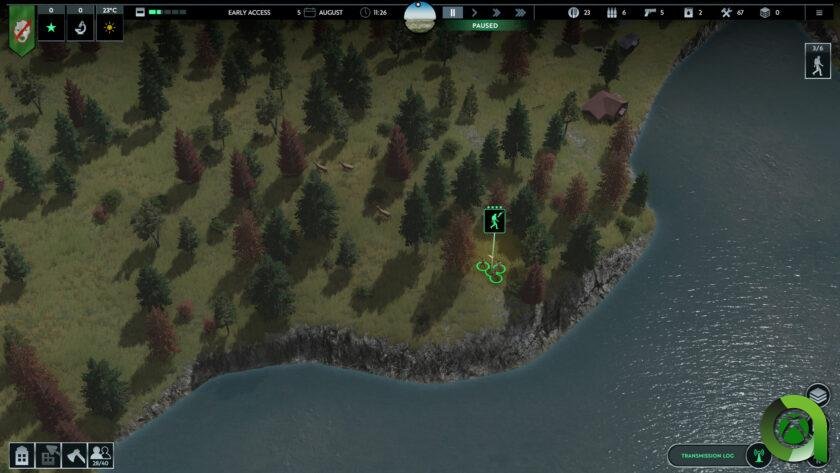
Task: Click the faction shield emblem
Action: (21, 28)
